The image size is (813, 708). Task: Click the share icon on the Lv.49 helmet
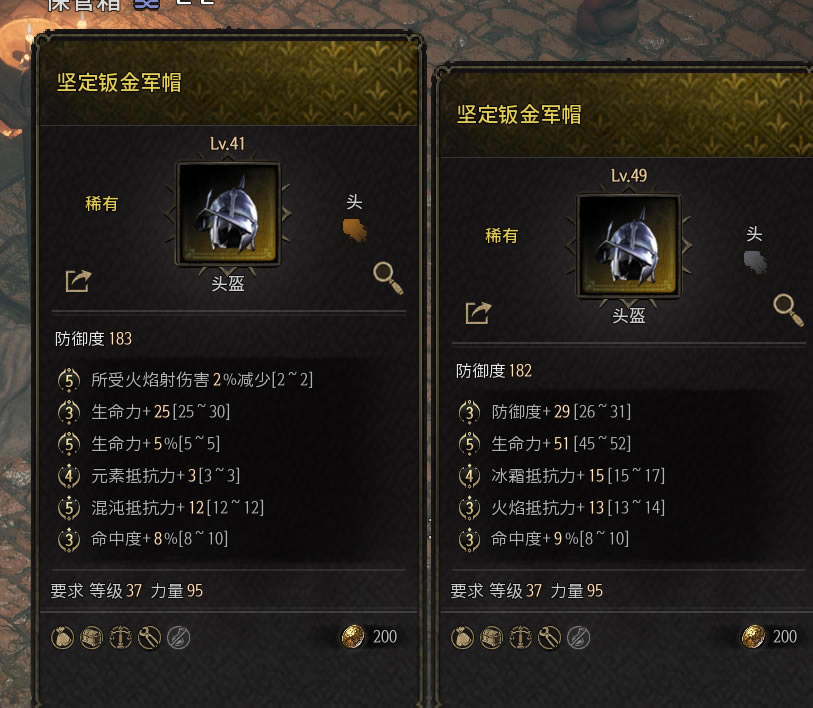478,313
